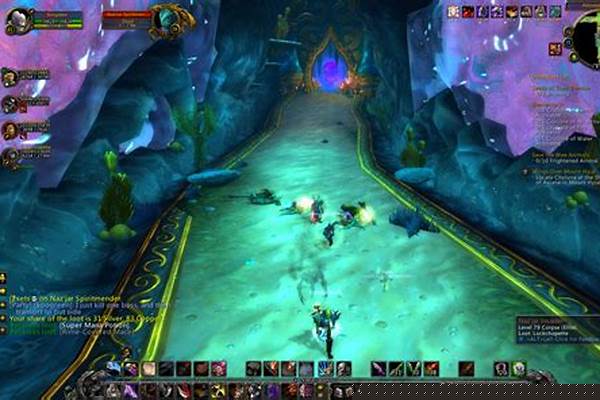The width and height of the screenshot is (600, 400).
Task: Select the target frame portrait with gold dragon border
Action: [171, 18]
